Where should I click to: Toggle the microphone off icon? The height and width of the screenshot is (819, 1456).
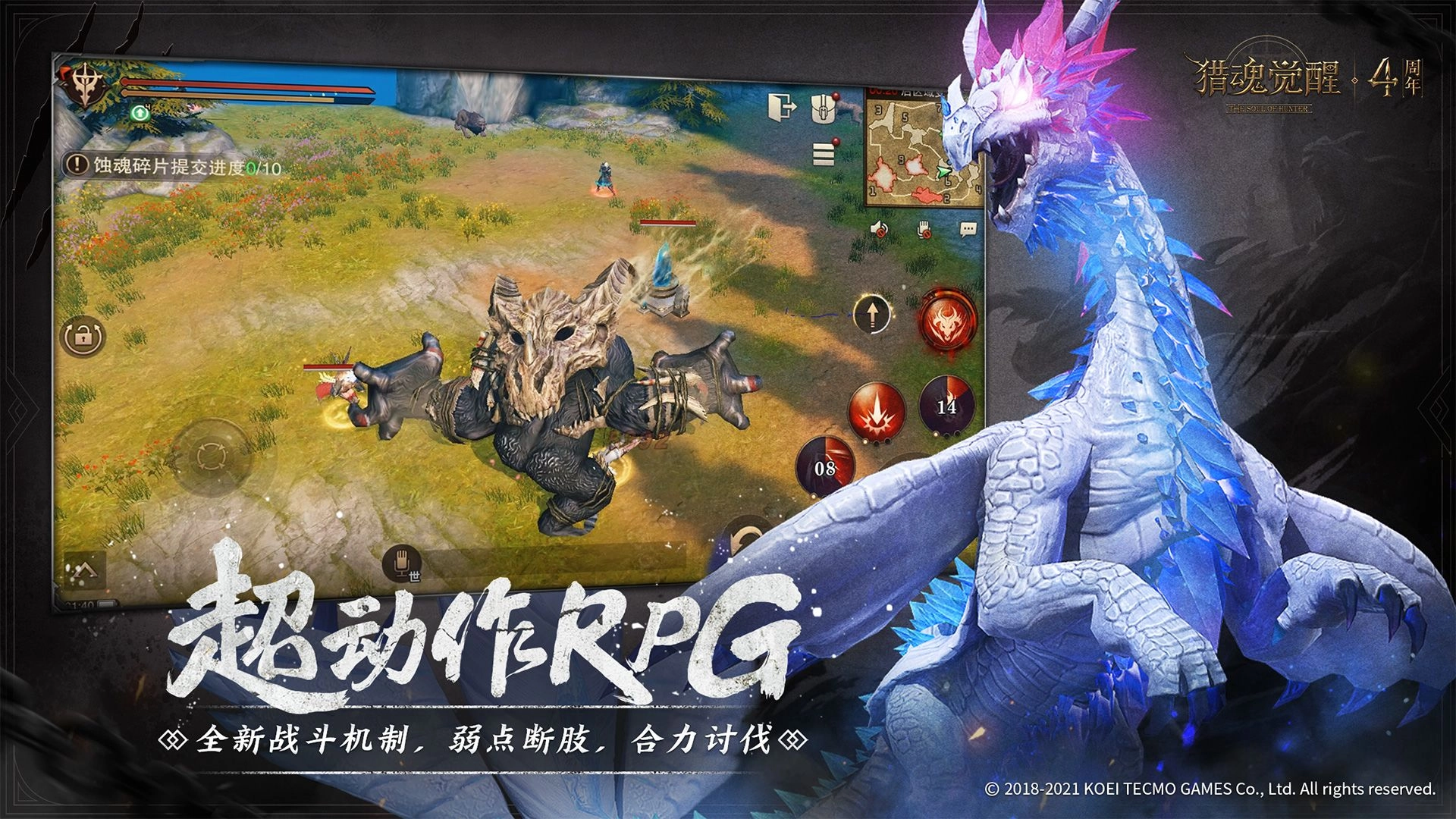[x=924, y=230]
